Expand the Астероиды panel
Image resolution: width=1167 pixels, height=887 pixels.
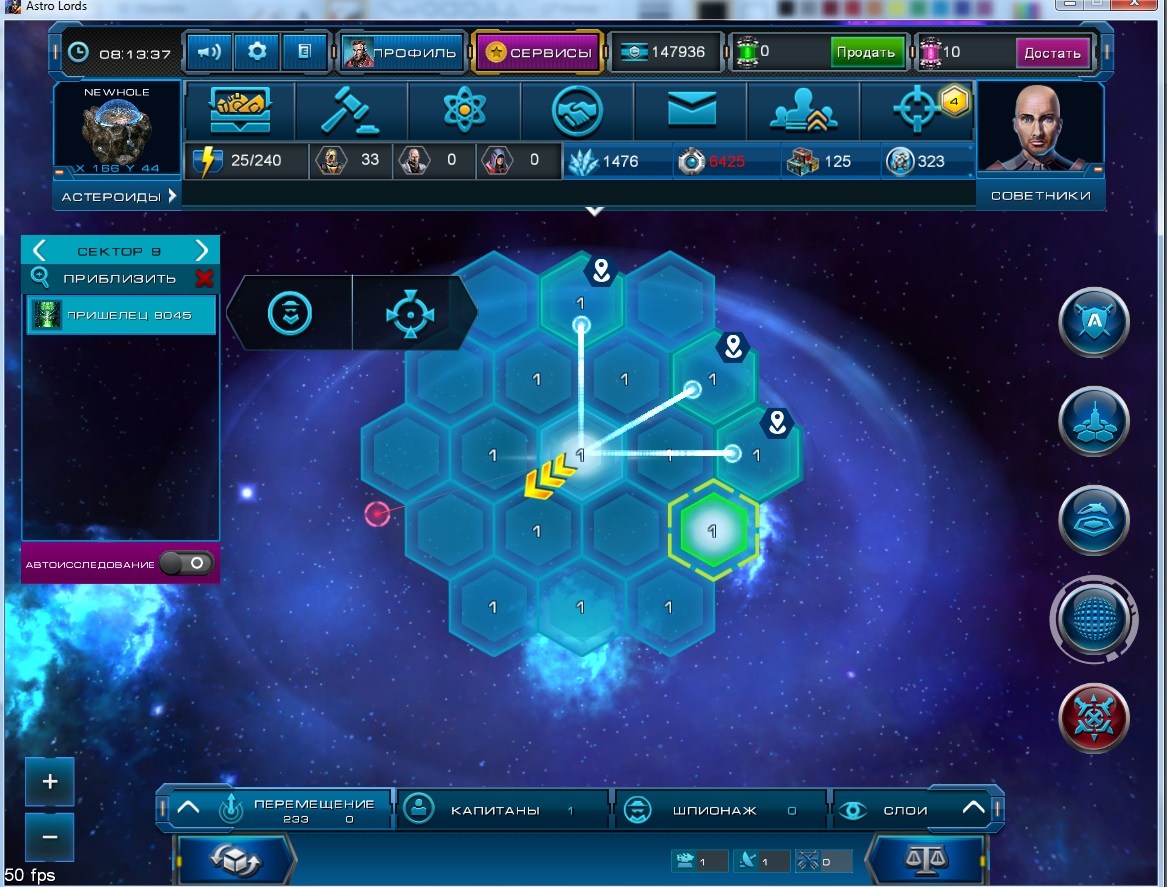tap(118, 197)
